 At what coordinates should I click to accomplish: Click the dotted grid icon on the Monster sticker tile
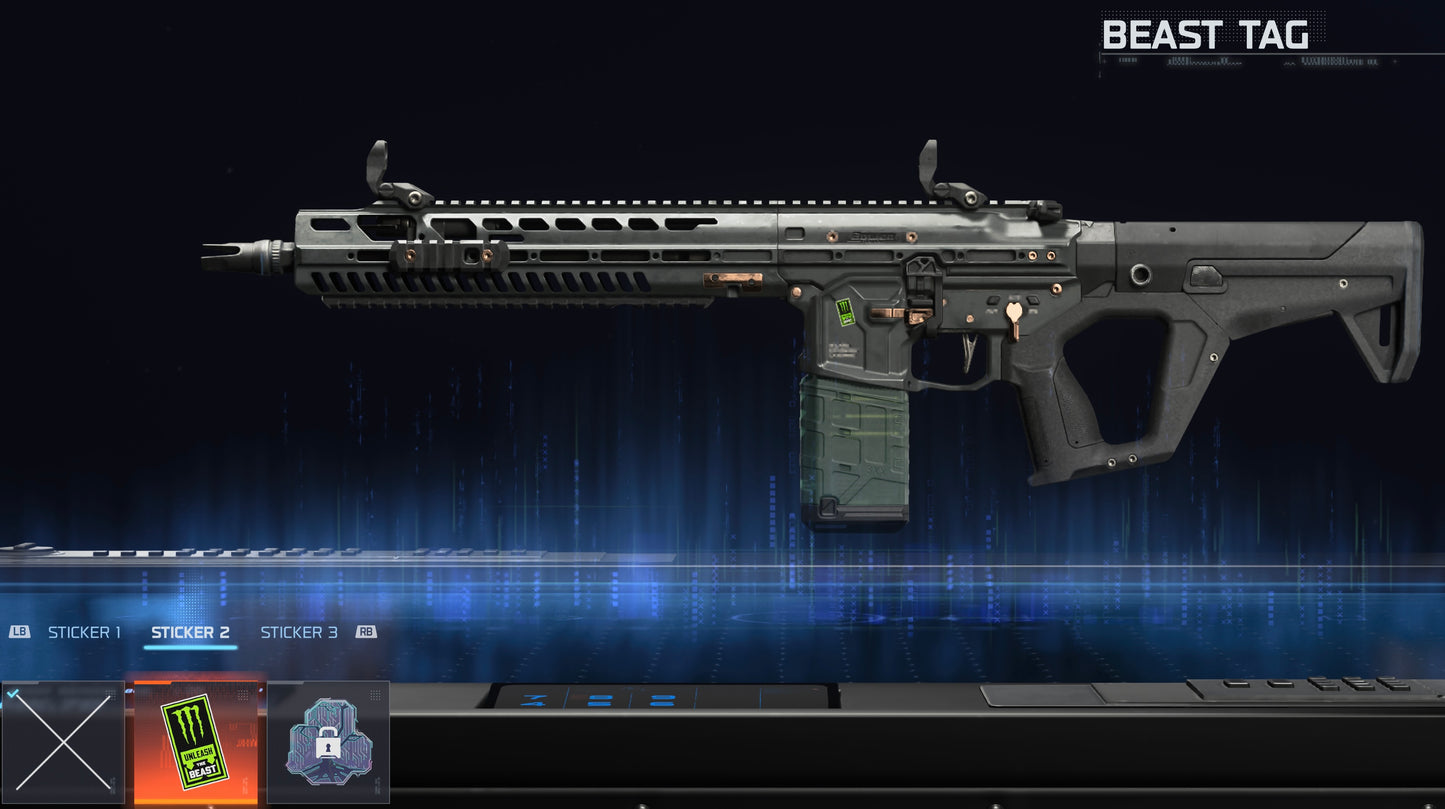coord(242,694)
